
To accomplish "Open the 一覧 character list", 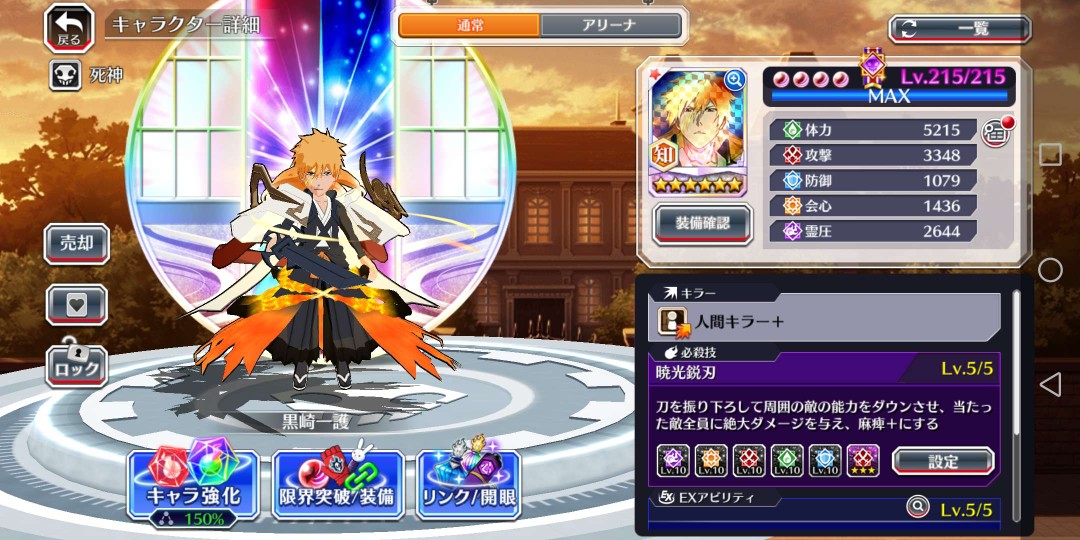I will pos(959,29).
